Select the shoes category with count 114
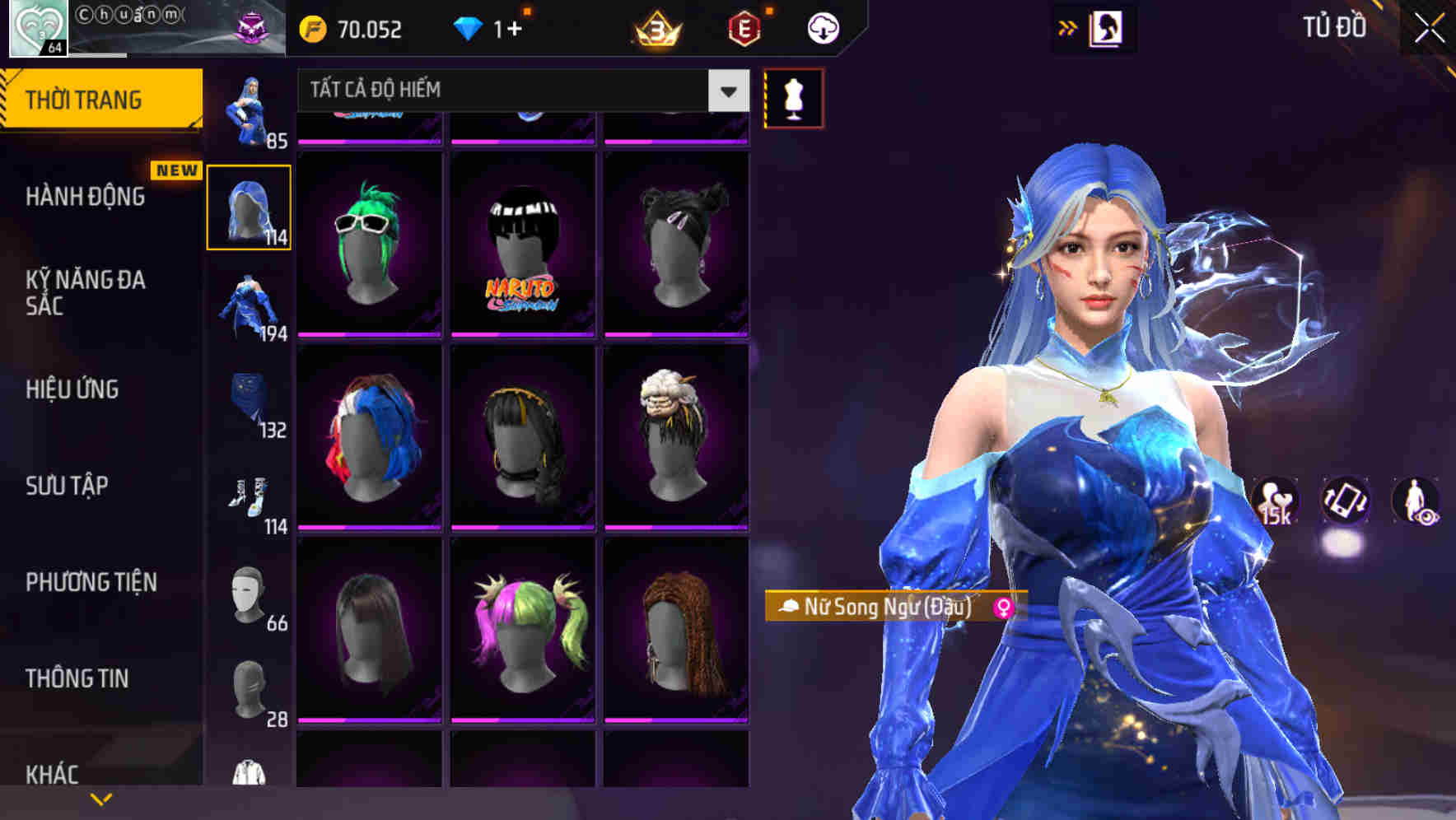Screen dimensions: 1456x820 coord(249,499)
